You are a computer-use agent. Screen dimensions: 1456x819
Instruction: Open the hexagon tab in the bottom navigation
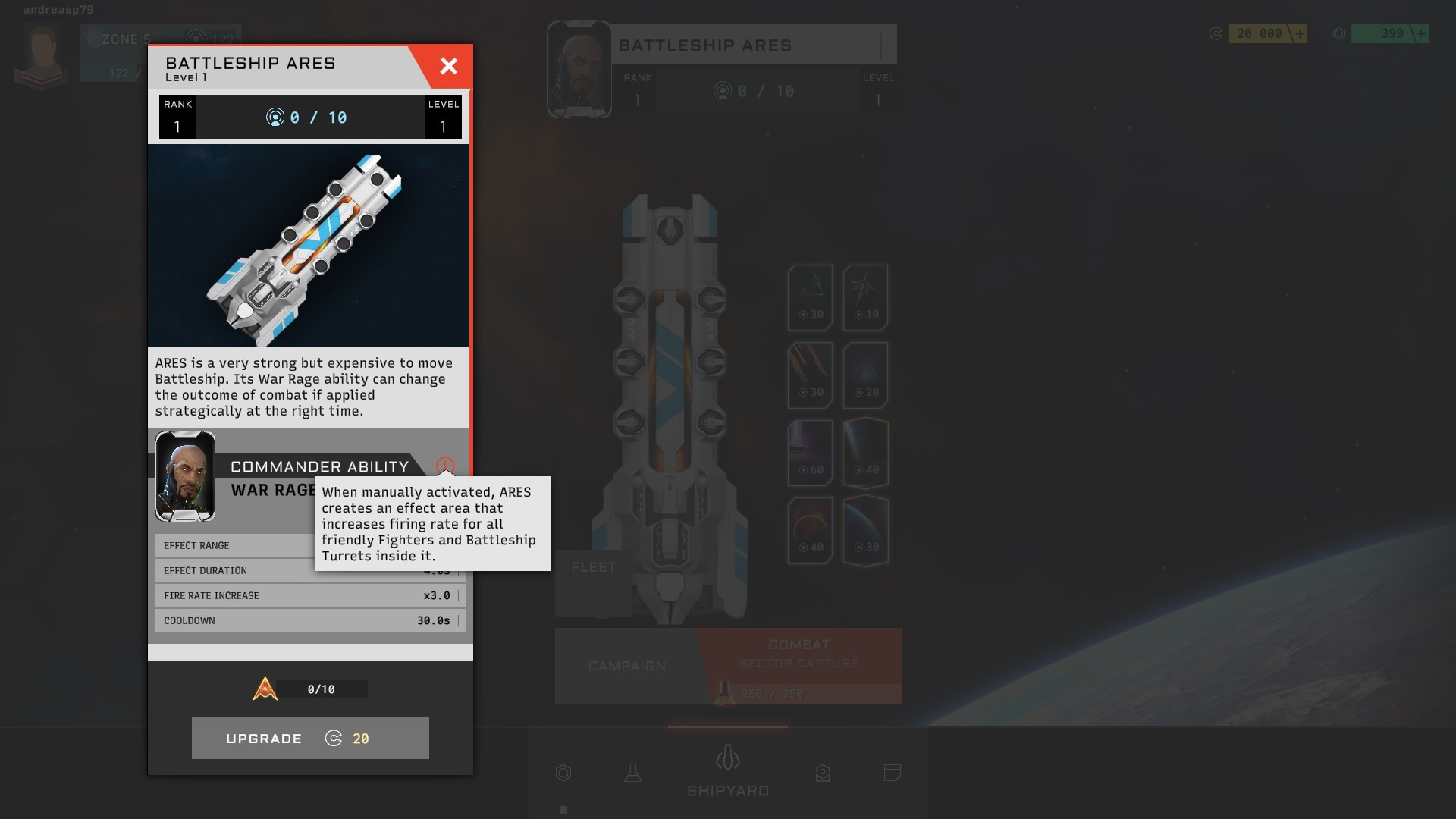[563, 773]
